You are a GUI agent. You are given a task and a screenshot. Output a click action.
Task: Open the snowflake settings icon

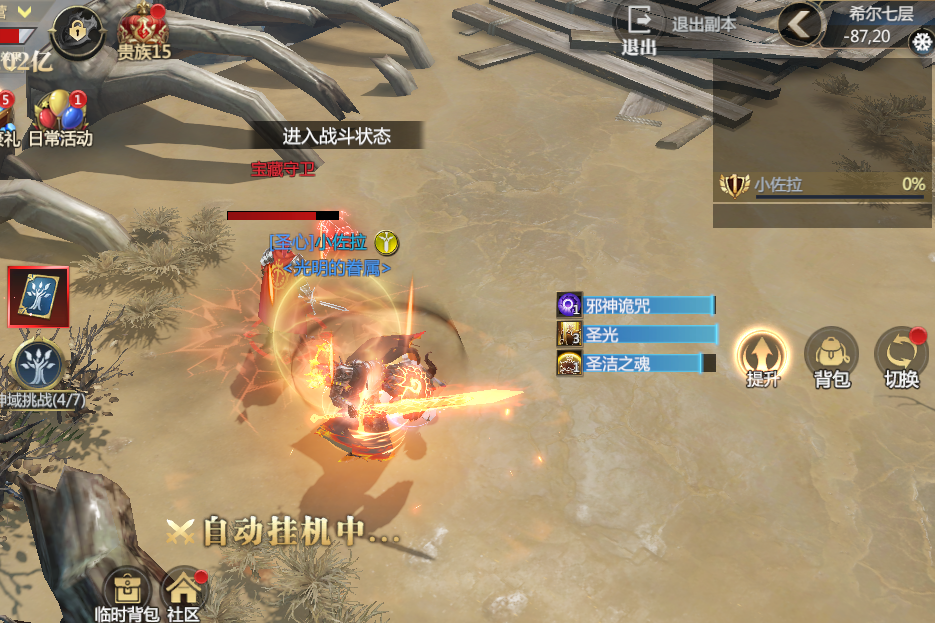pyautogui.click(x=921, y=43)
